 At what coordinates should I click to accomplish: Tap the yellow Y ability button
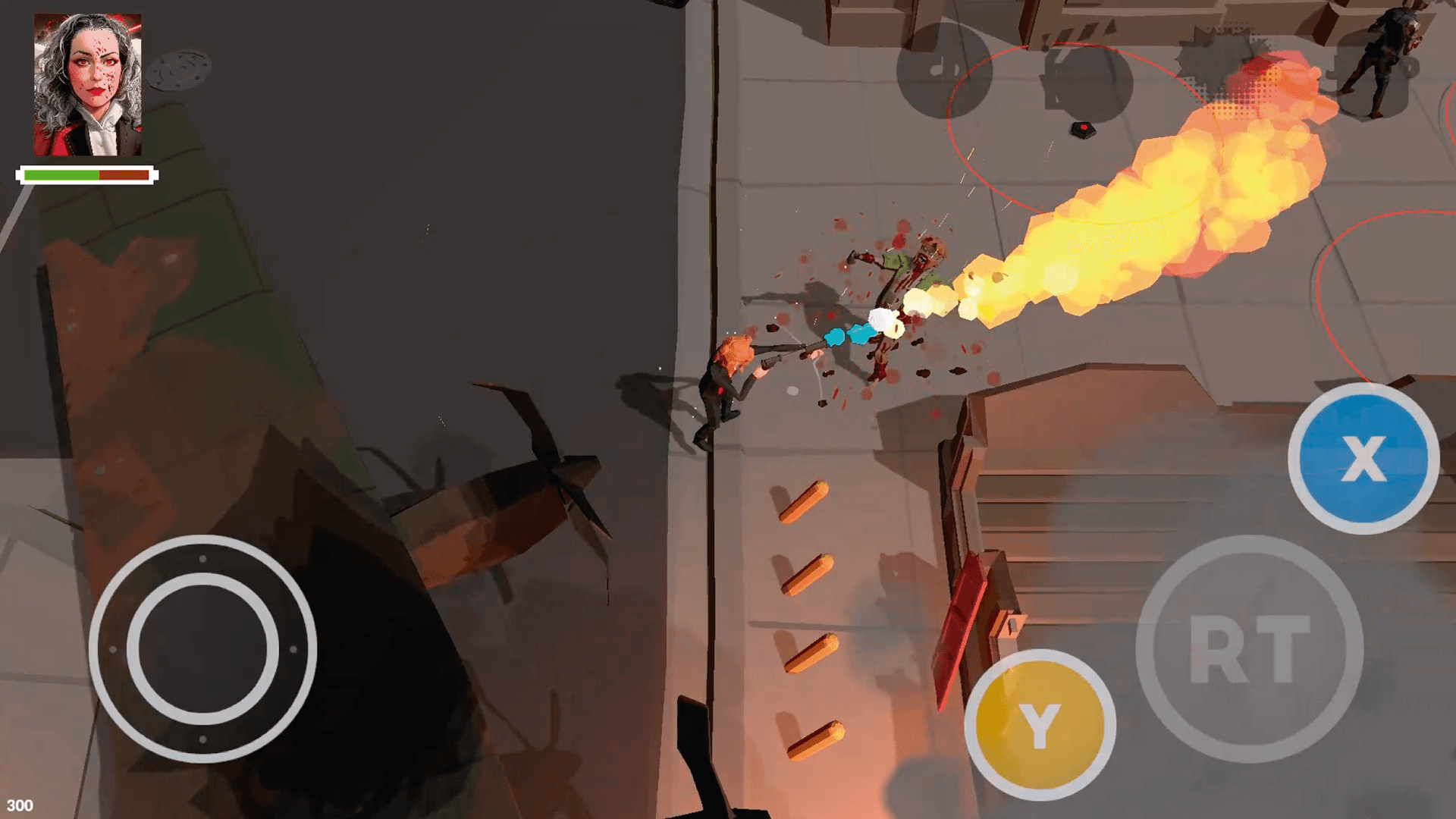pos(1040,724)
